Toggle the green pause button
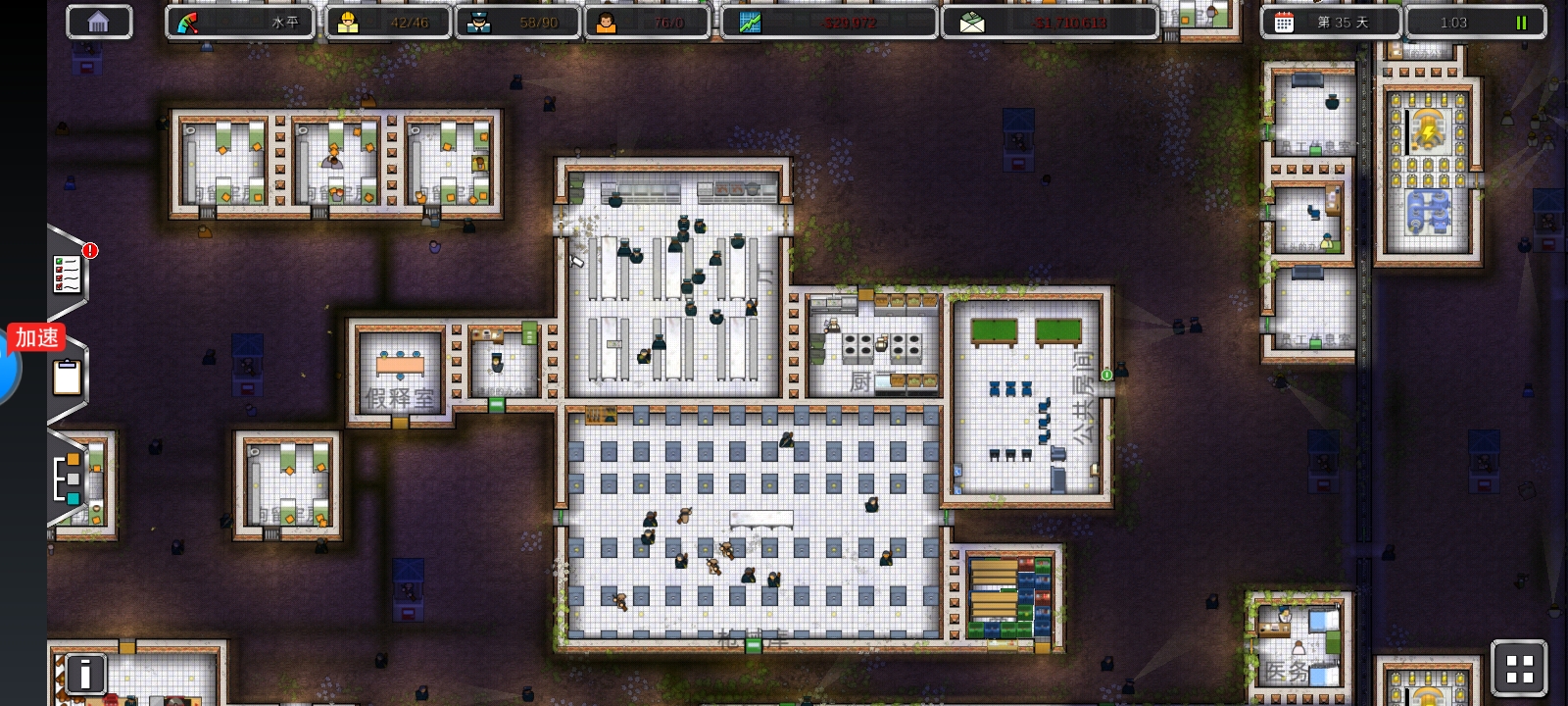1568x706 pixels. [1521, 23]
